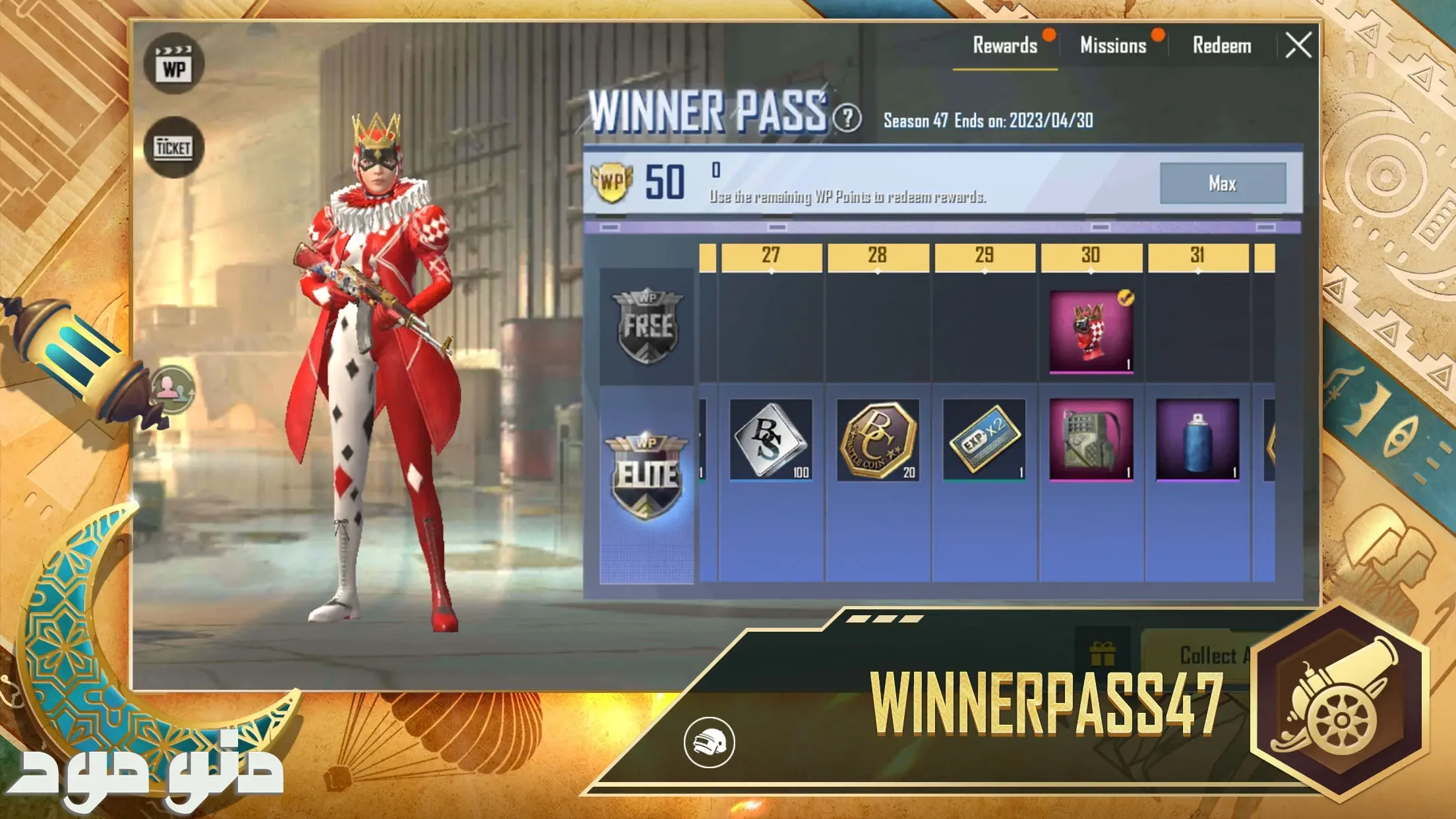Image resolution: width=1456 pixels, height=819 pixels.
Task: Select the WP clapperboard icon
Action: coord(174,64)
